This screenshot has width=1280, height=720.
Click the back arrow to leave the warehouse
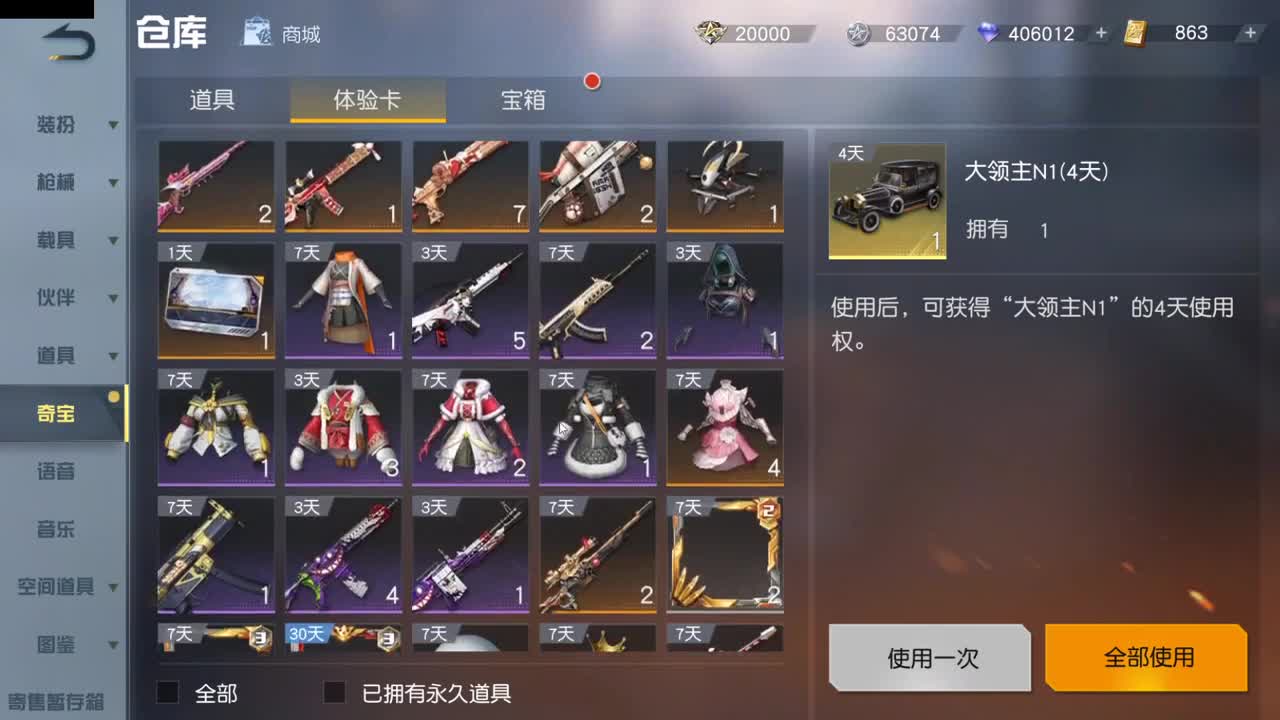(65, 40)
